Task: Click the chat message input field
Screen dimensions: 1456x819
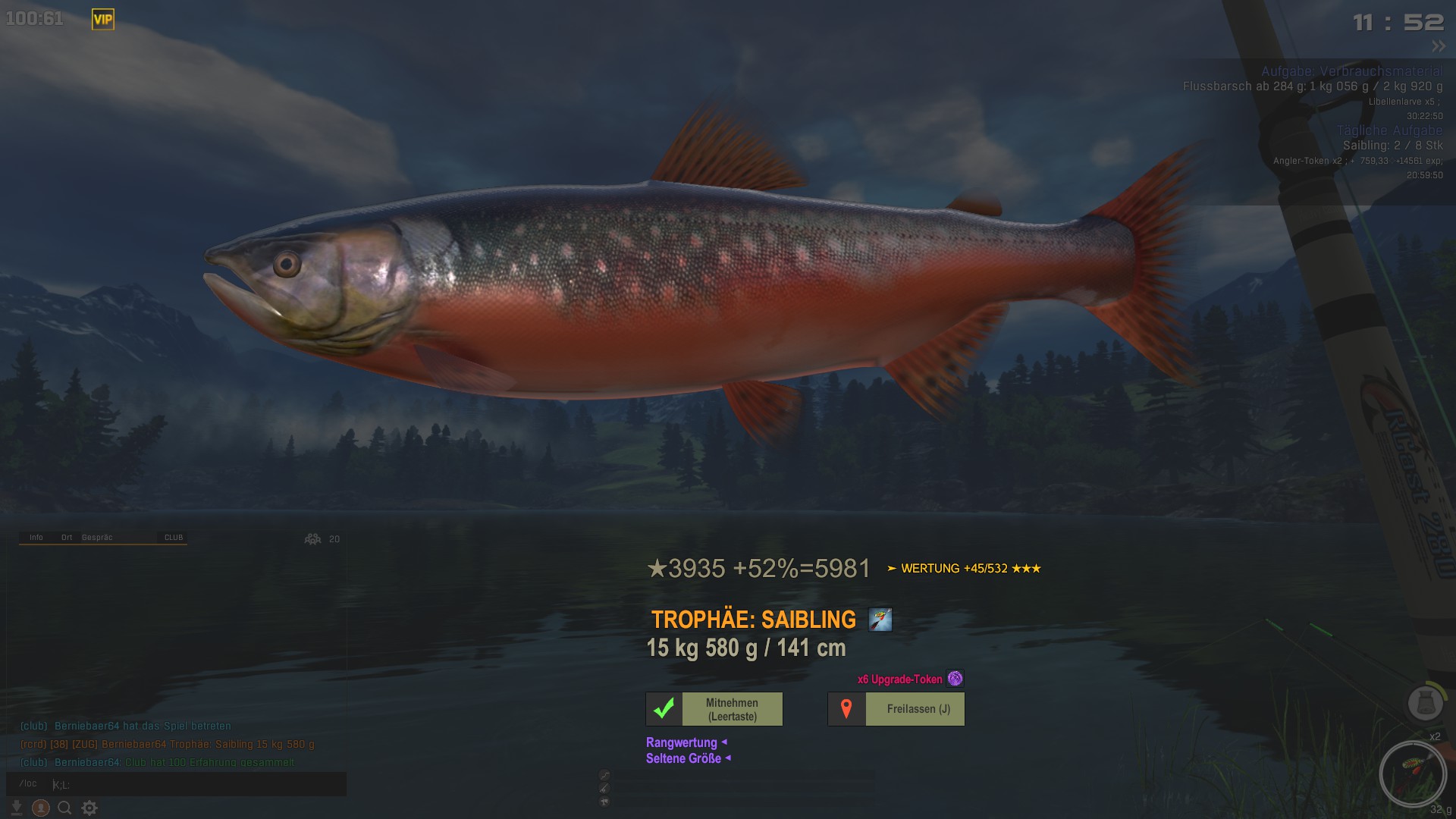Action: coord(197,784)
